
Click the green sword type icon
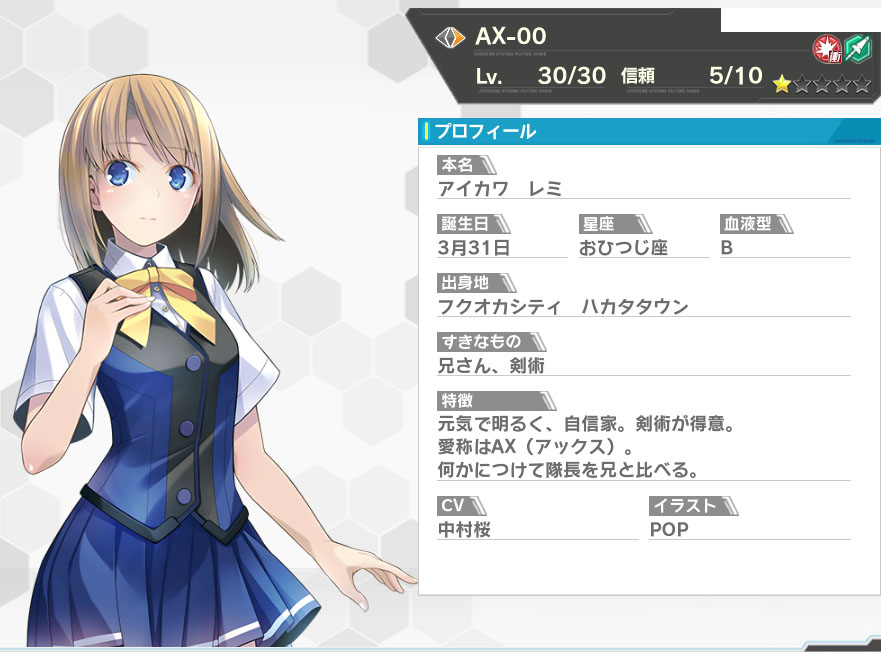(x=857, y=47)
